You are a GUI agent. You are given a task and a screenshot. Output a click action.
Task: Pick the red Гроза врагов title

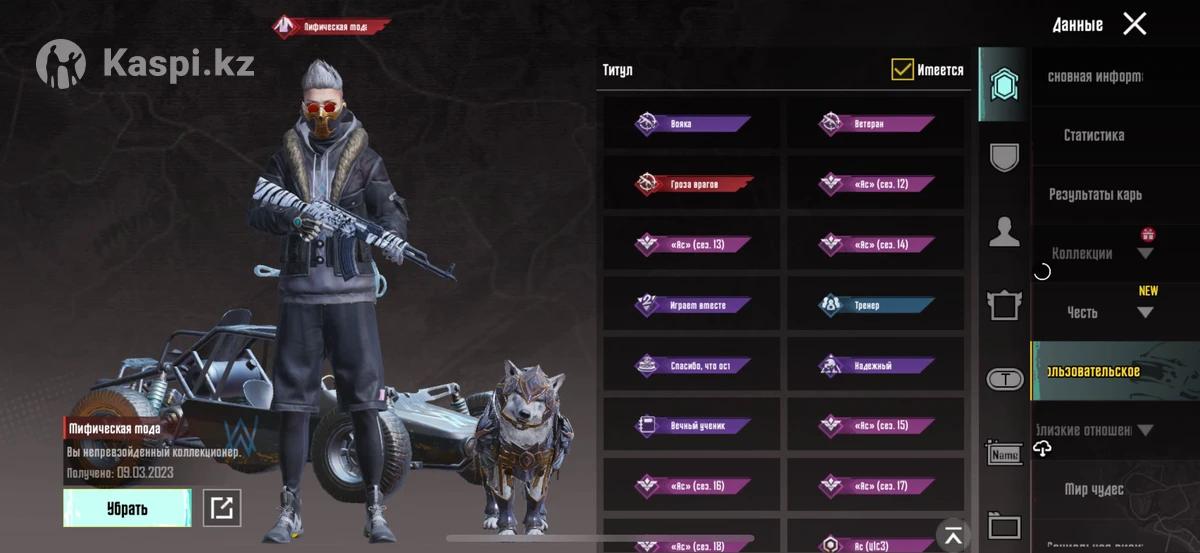692,184
